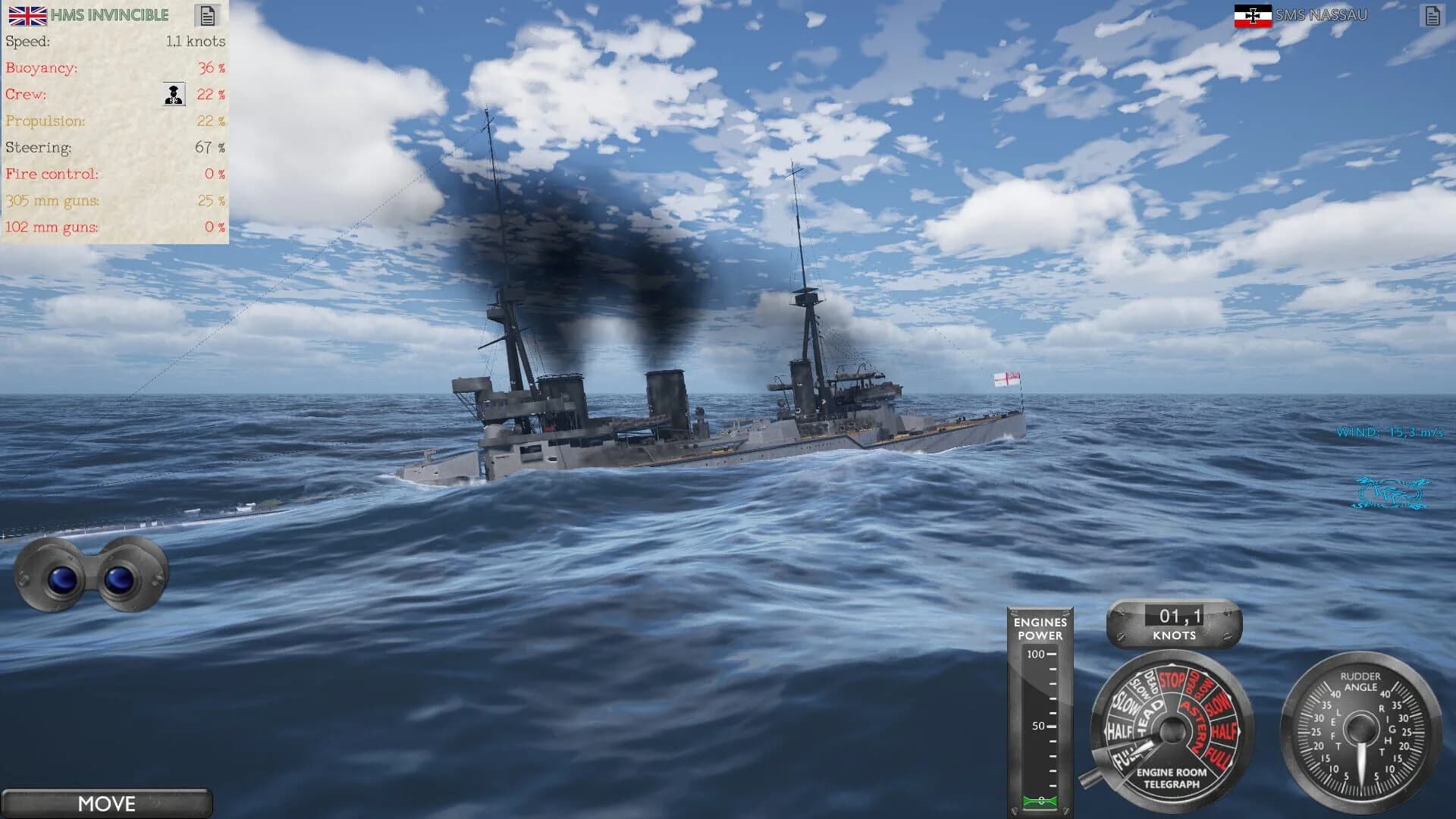The width and height of the screenshot is (1456, 819).
Task: Click the crew officer icon
Action: click(173, 95)
